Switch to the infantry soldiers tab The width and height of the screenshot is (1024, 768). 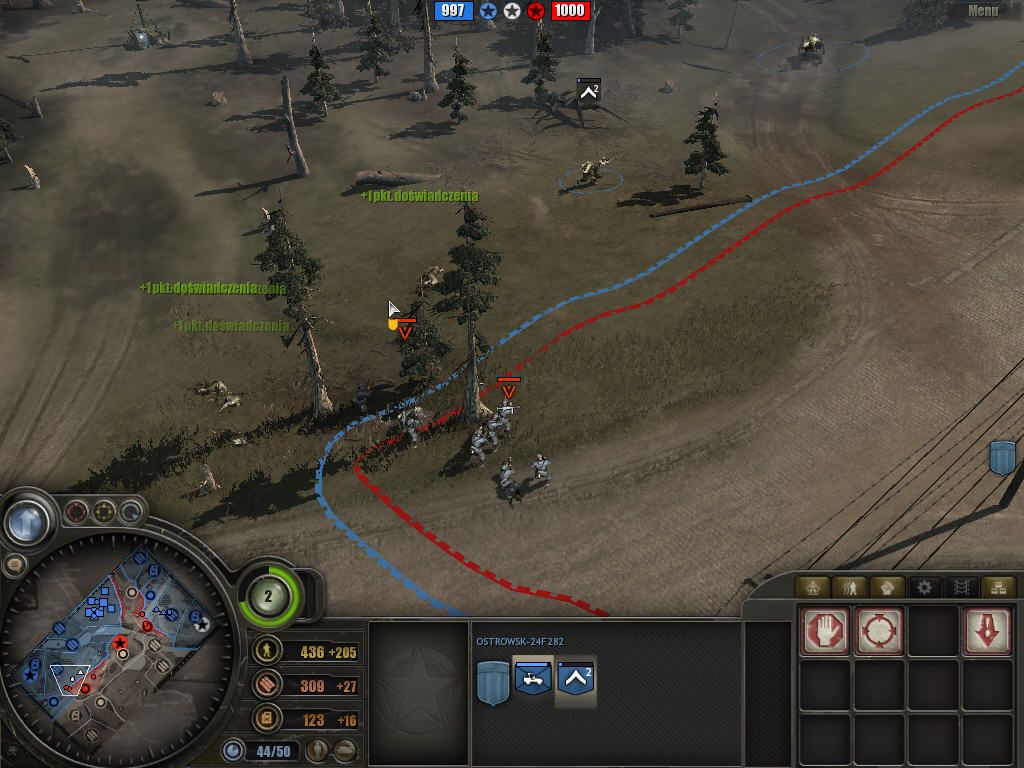tap(851, 587)
